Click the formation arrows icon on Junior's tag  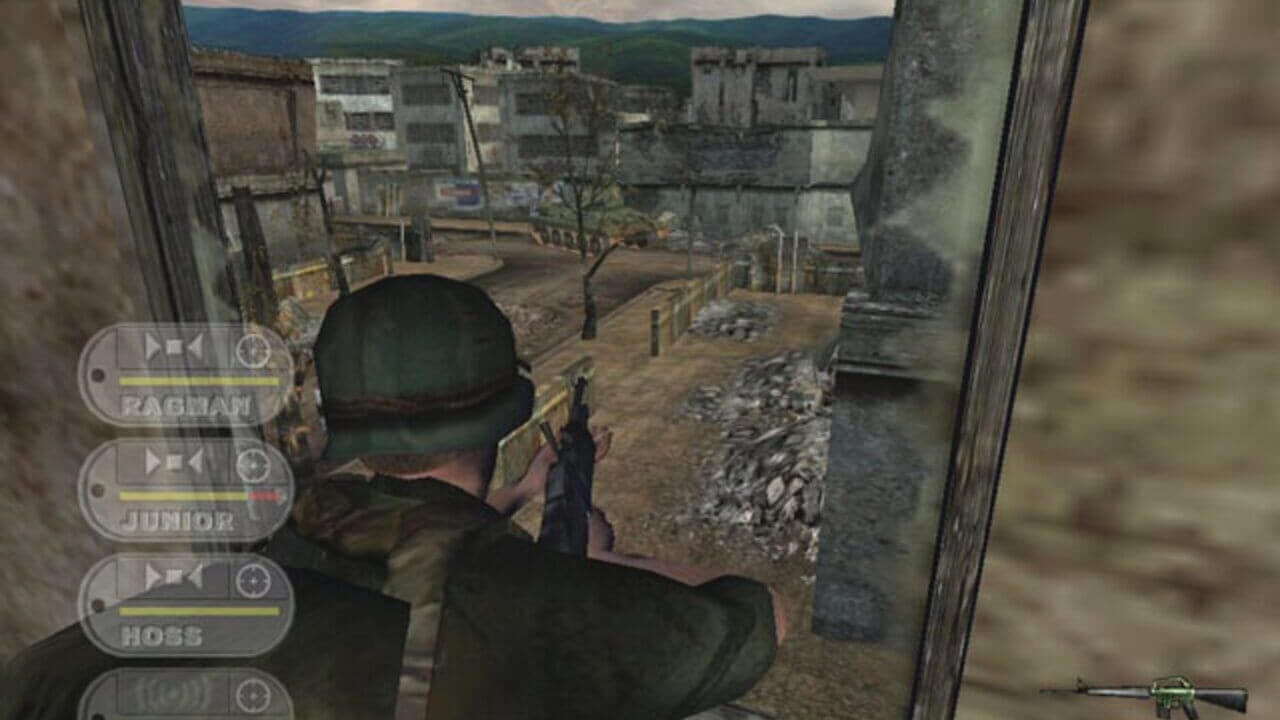tap(174, 463)
